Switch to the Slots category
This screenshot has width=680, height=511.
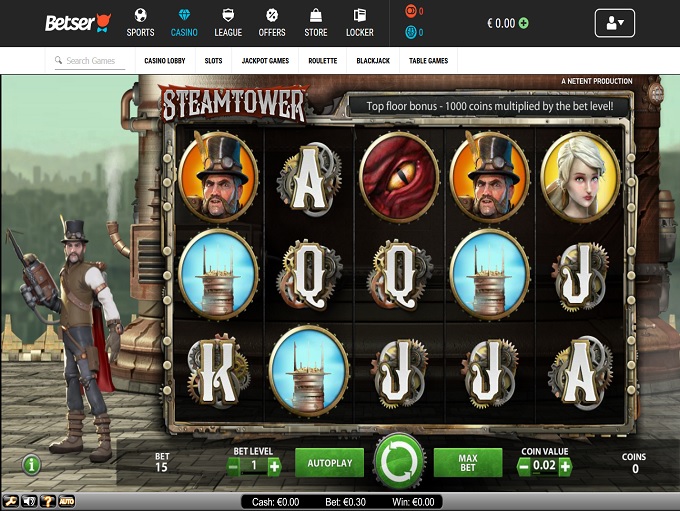click(x=213, y=61)
